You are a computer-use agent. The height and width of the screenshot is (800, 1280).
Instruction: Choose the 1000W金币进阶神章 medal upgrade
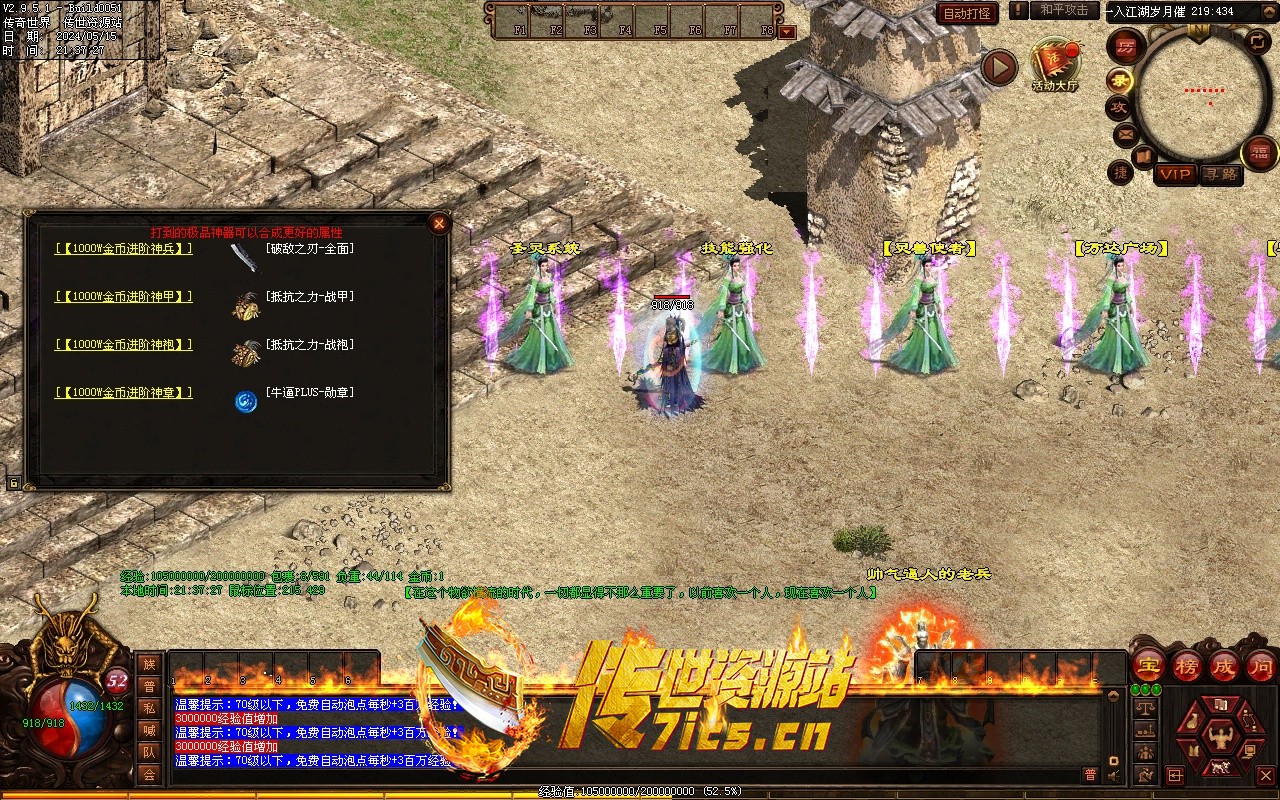pyautogui.click(x=124, y=393)
